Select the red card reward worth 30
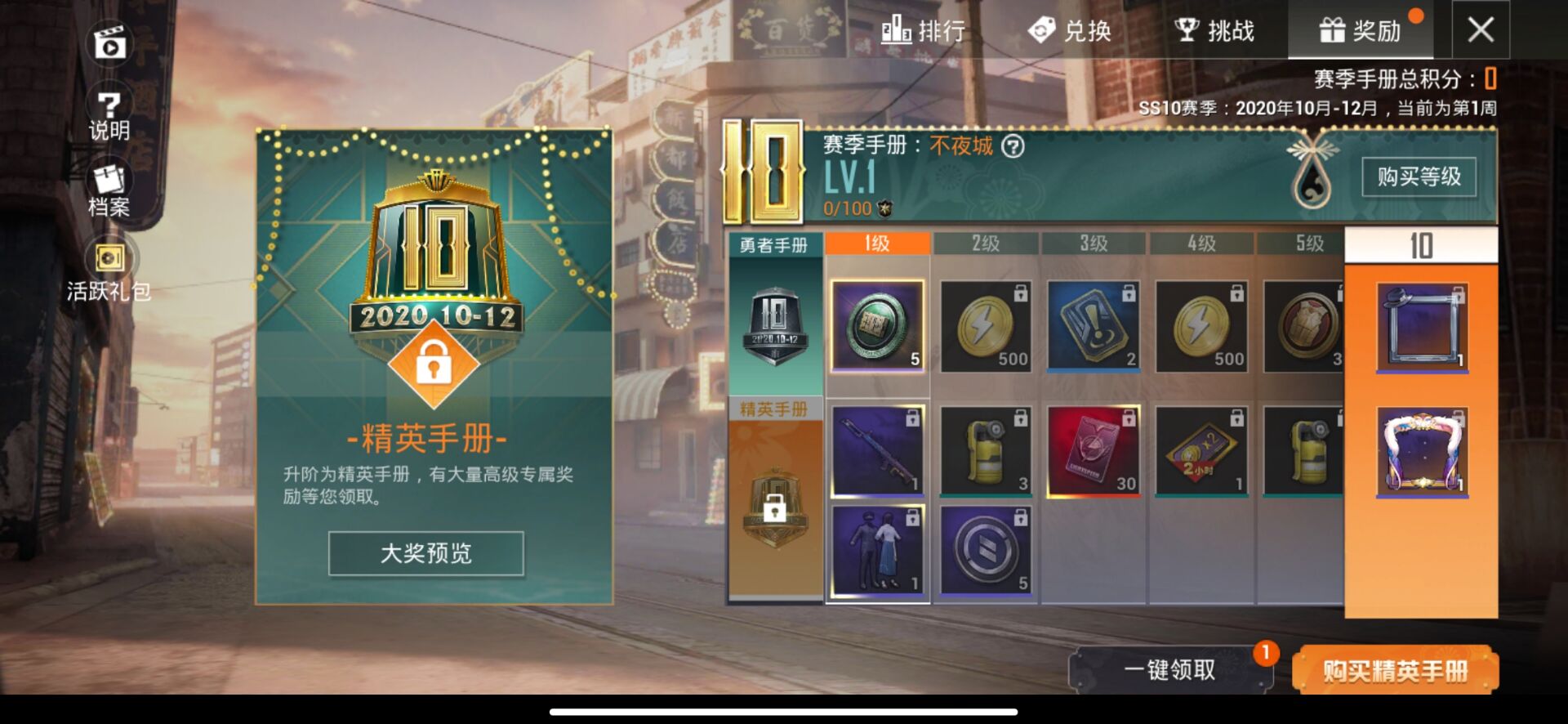Image resolution: width=1568 pixels, height=724 pixels. (1094, 451)
